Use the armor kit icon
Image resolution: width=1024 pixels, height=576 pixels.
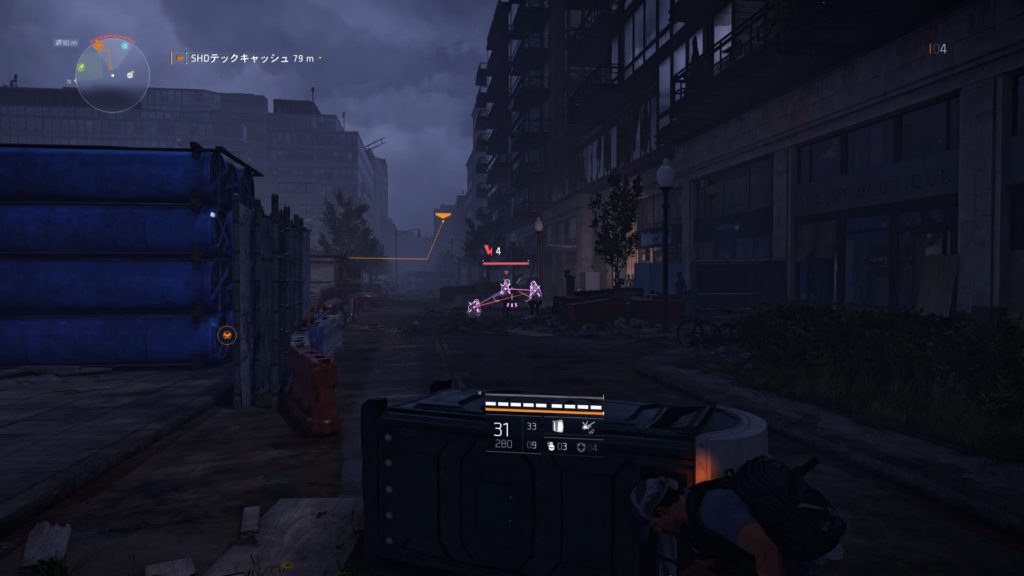(580, 446)
